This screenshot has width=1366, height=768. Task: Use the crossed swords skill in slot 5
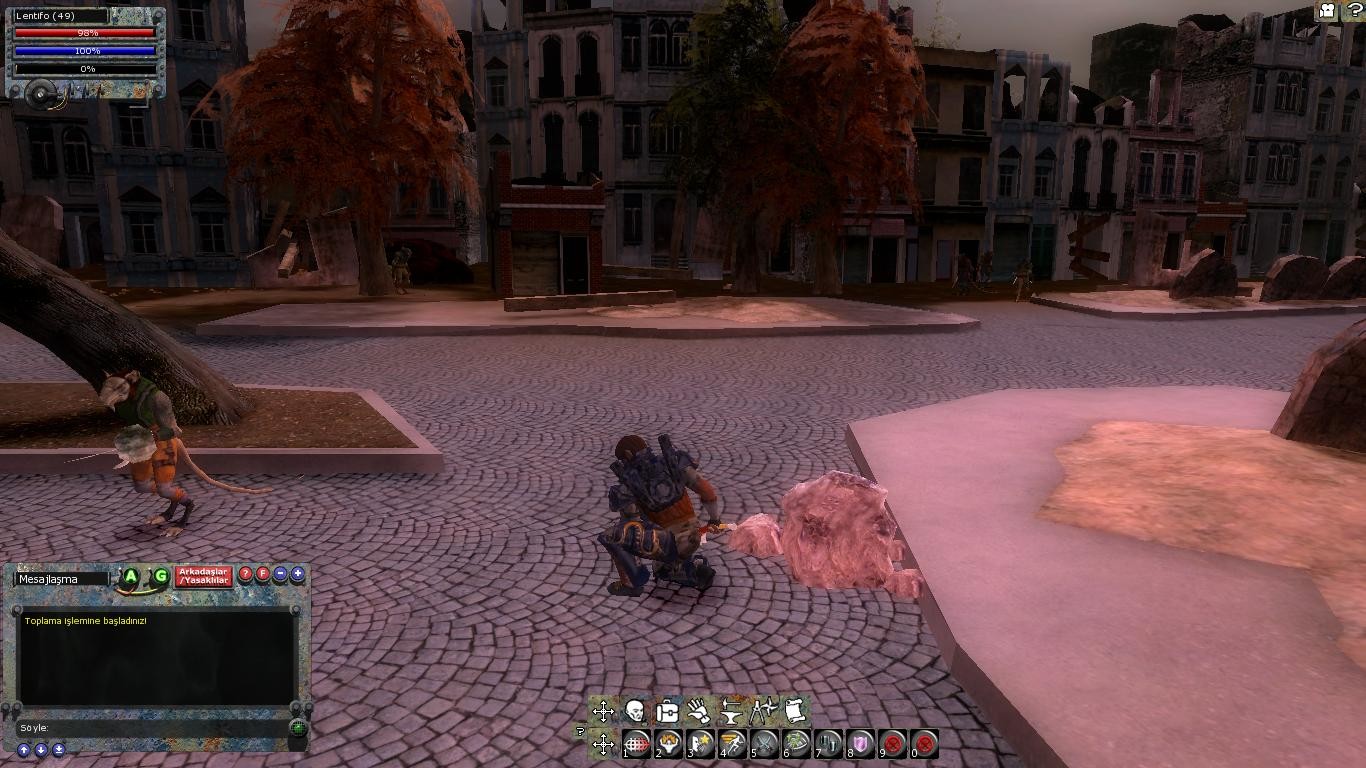tap(765, 744)
